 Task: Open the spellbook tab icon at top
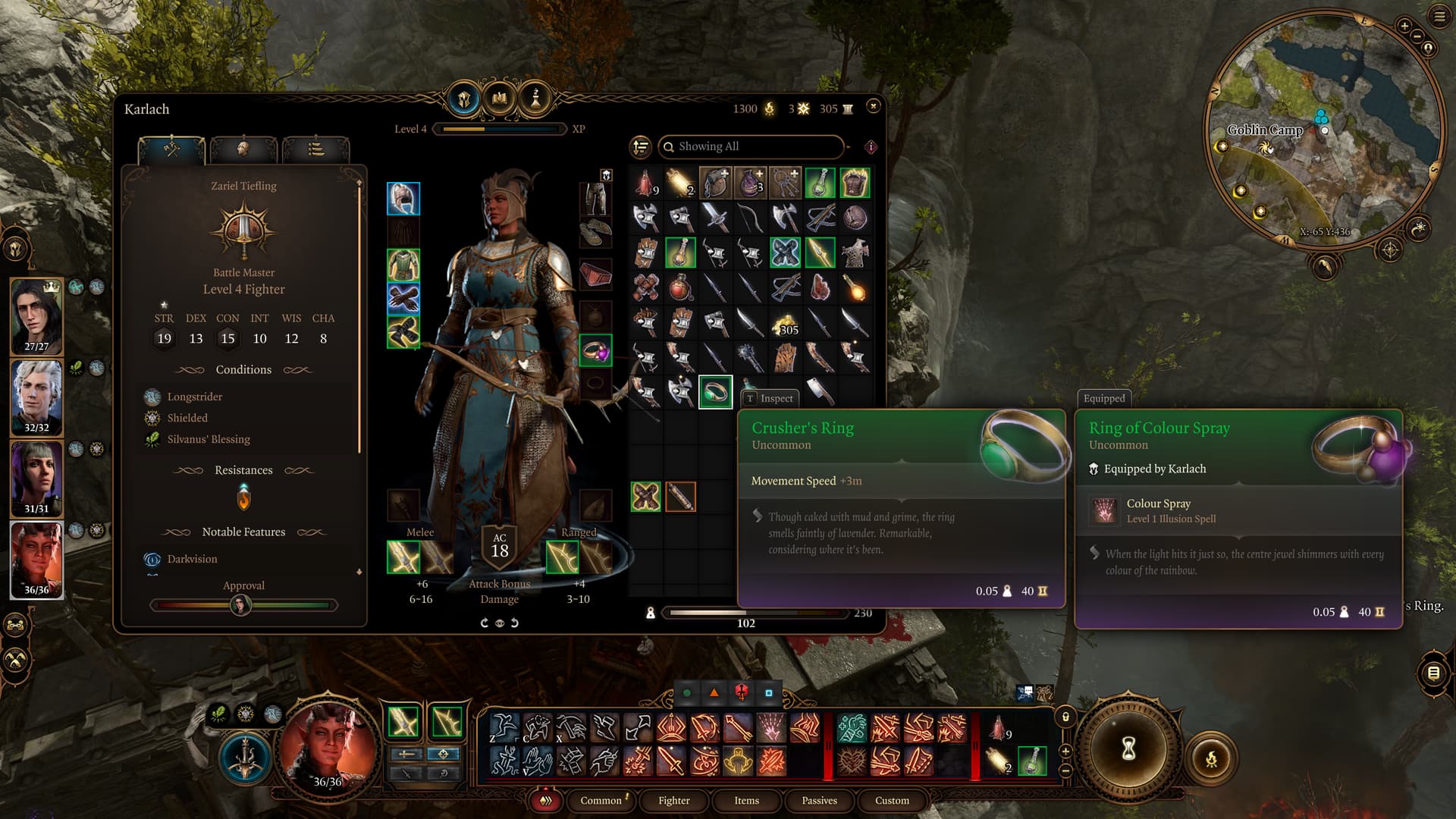[x=500, y=99]
